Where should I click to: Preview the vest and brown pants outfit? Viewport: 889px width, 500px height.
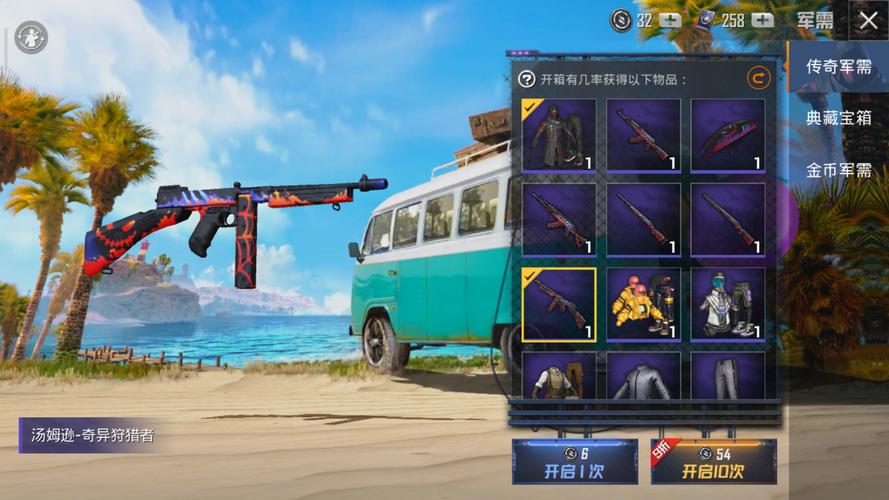click(x=559, y=377)
